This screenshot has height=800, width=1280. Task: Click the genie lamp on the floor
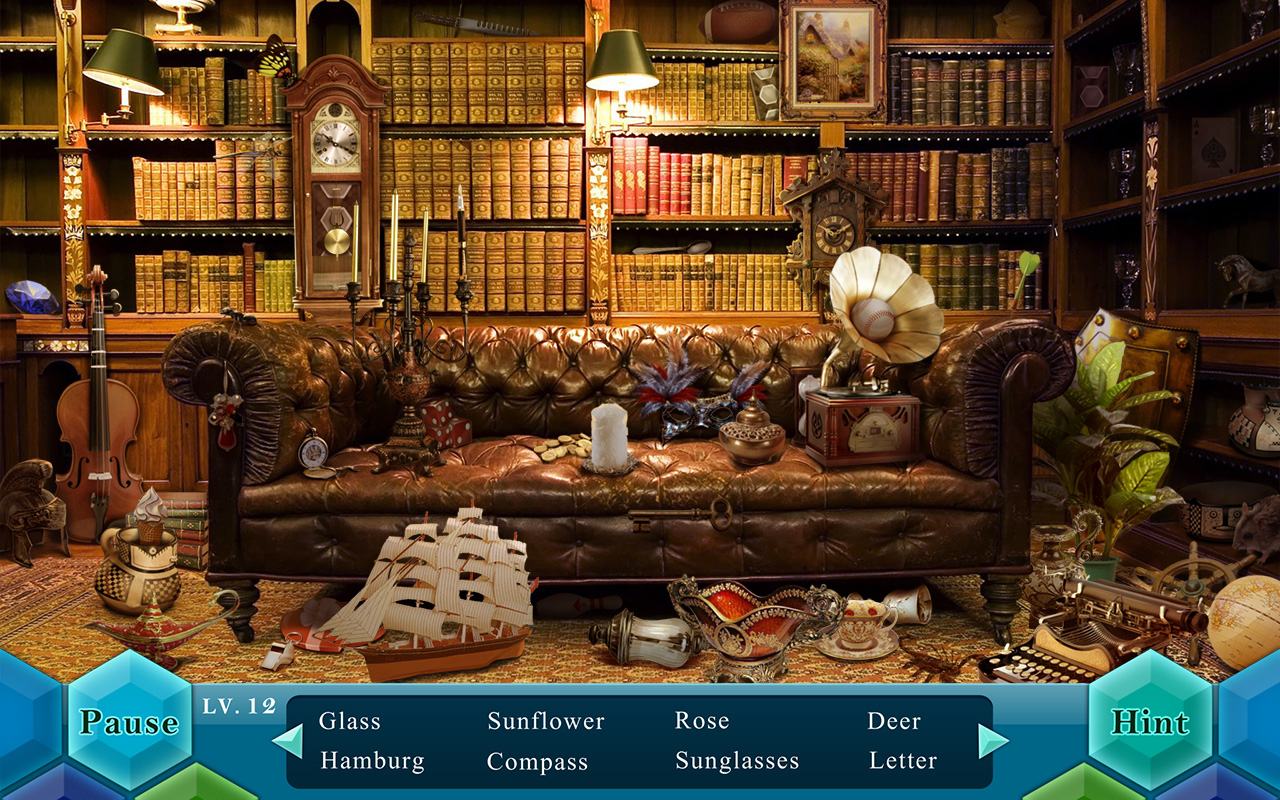click(x=155, y=630)
